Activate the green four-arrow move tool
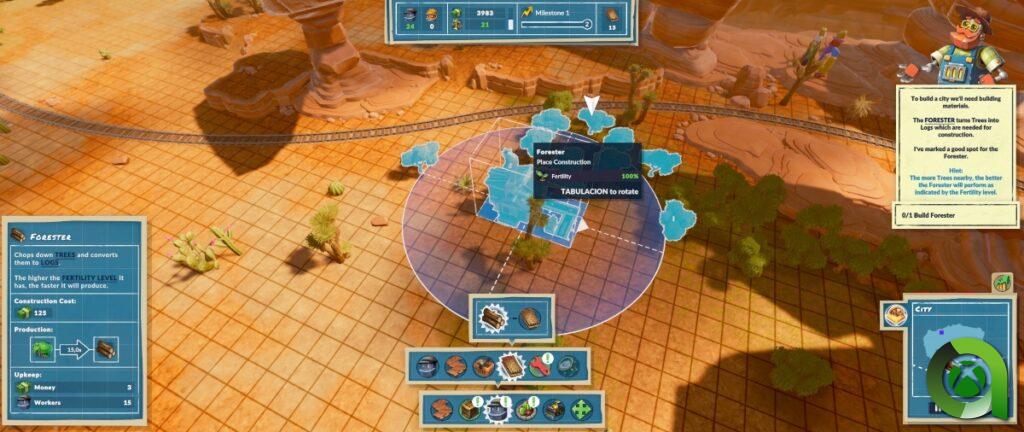This screenshot has height=432, width=1024. [581, 409]
